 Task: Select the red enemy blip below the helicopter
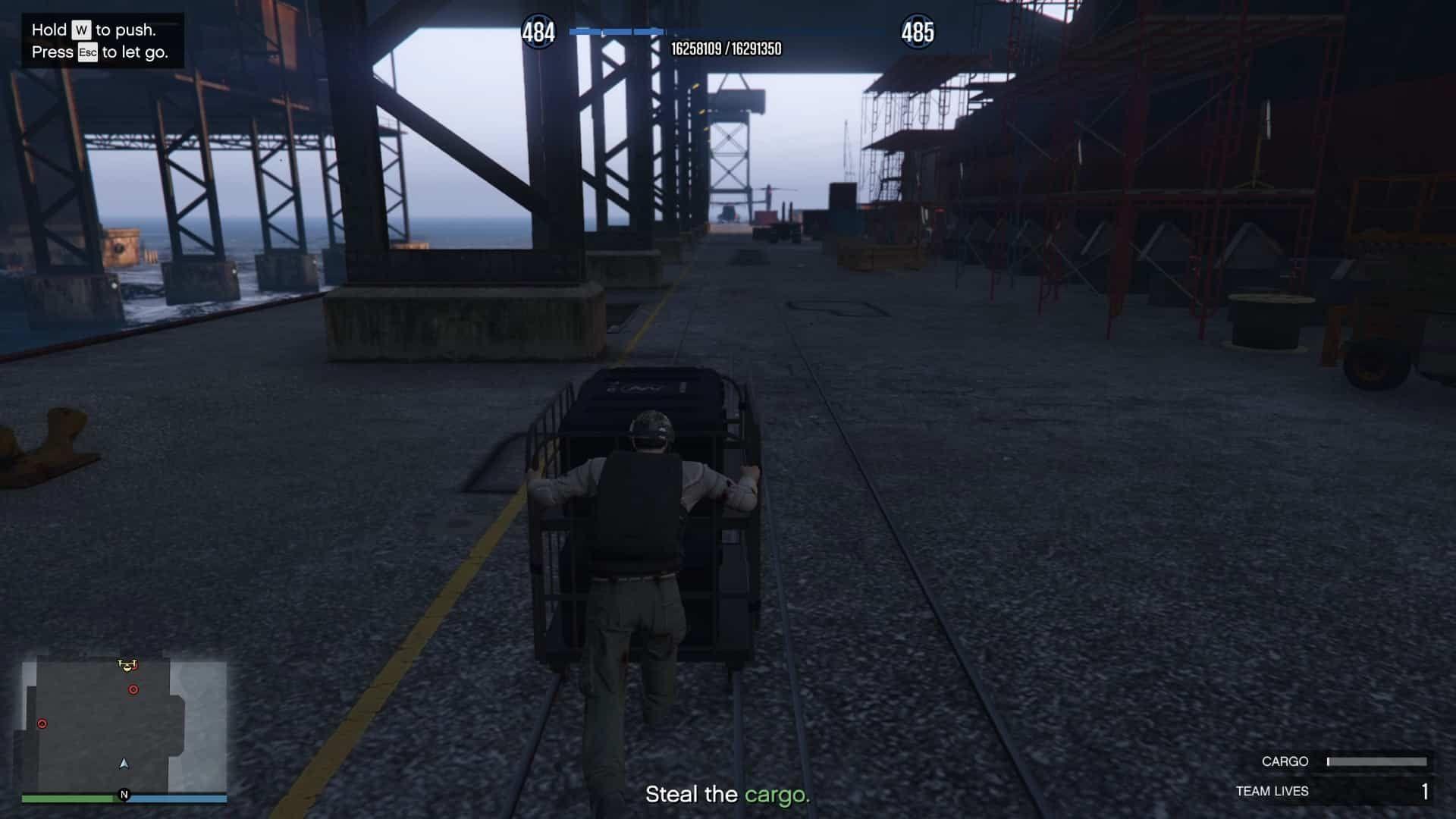133,689
